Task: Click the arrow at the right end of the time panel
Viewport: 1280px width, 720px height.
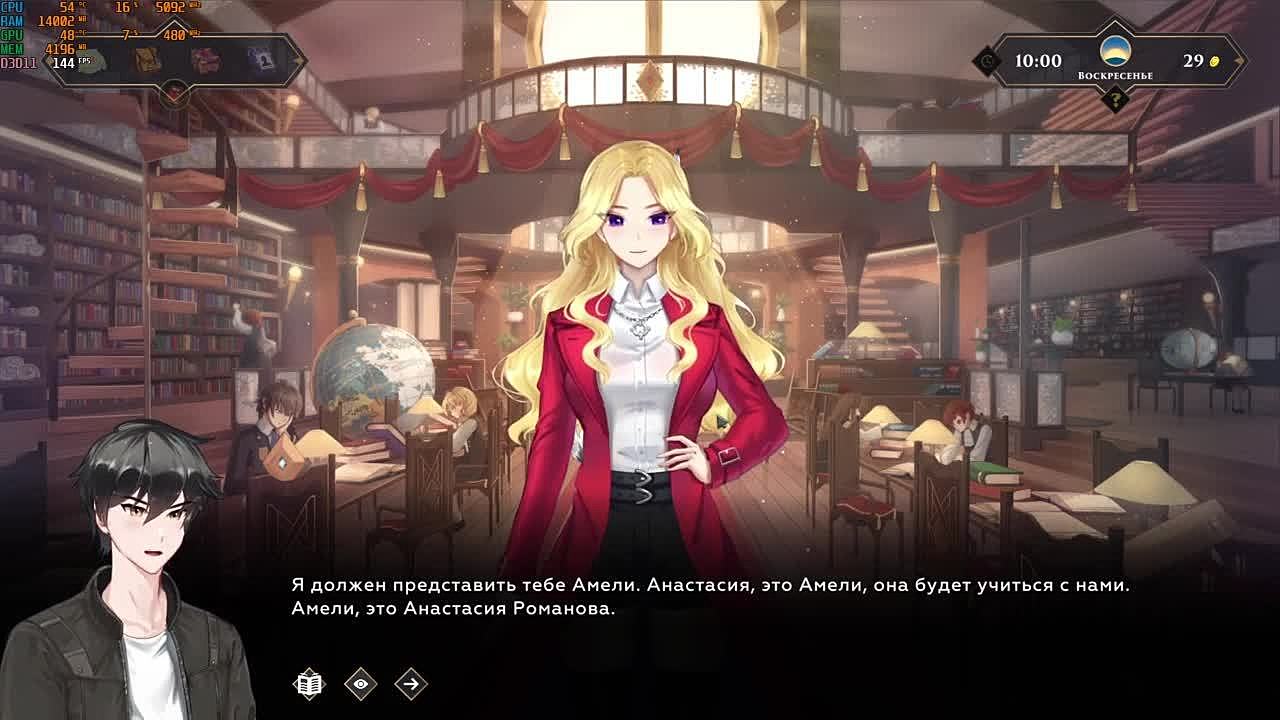Action: (x=1238, y=61)
